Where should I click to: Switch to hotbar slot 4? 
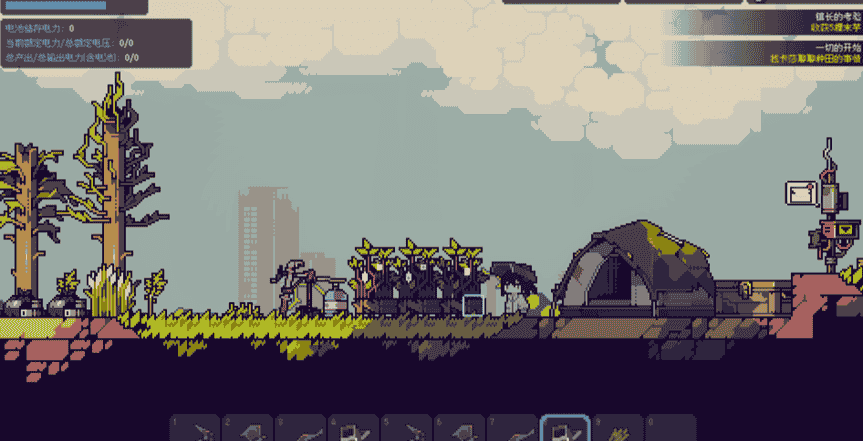tap(354, 429)
